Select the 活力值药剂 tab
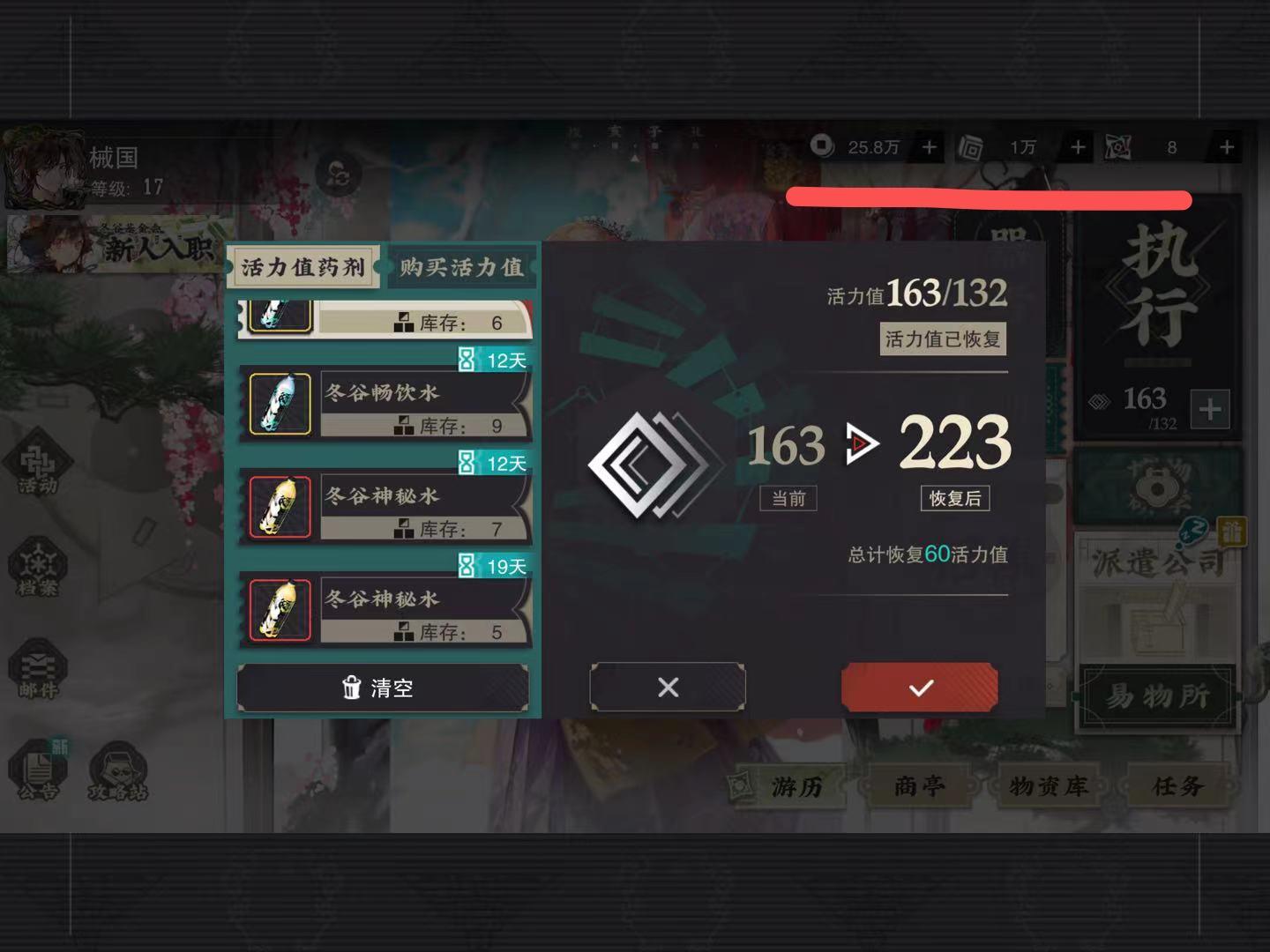This screenshot has height=952, width=1270. (x=303, y=265)
